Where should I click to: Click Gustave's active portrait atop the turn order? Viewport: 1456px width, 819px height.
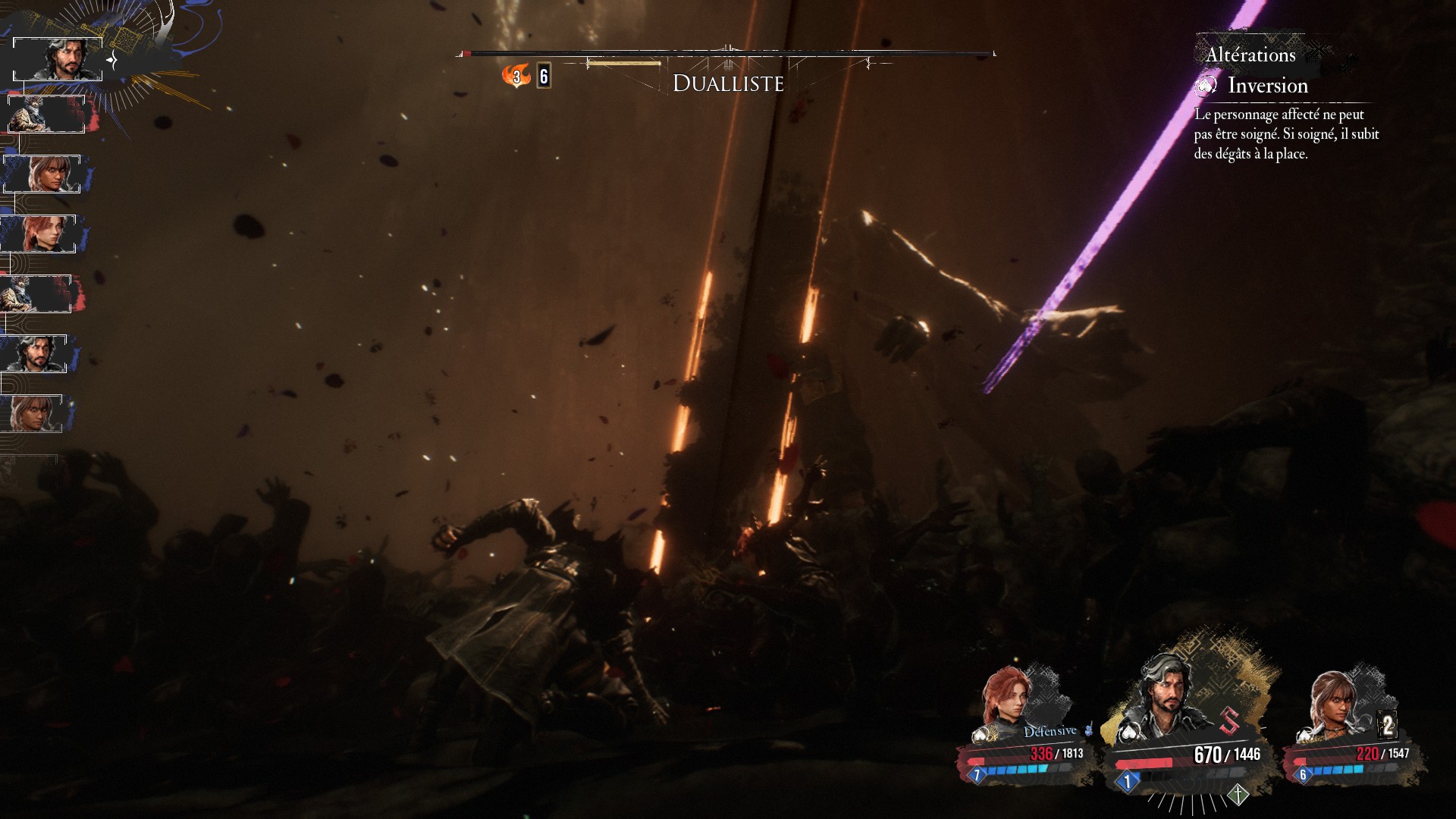[58, 59]
